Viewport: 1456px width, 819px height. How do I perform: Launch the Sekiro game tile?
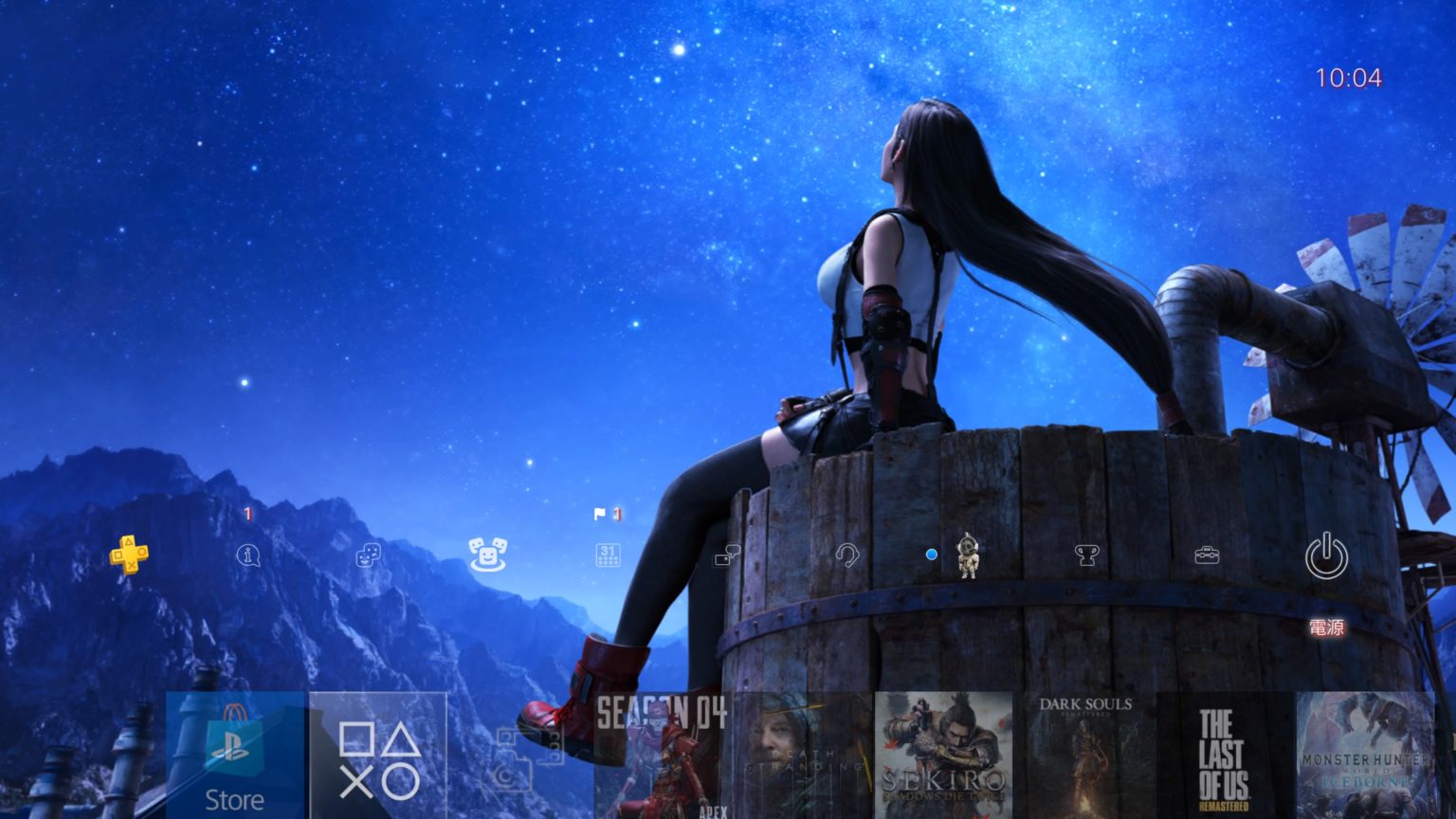coord(943,755)
